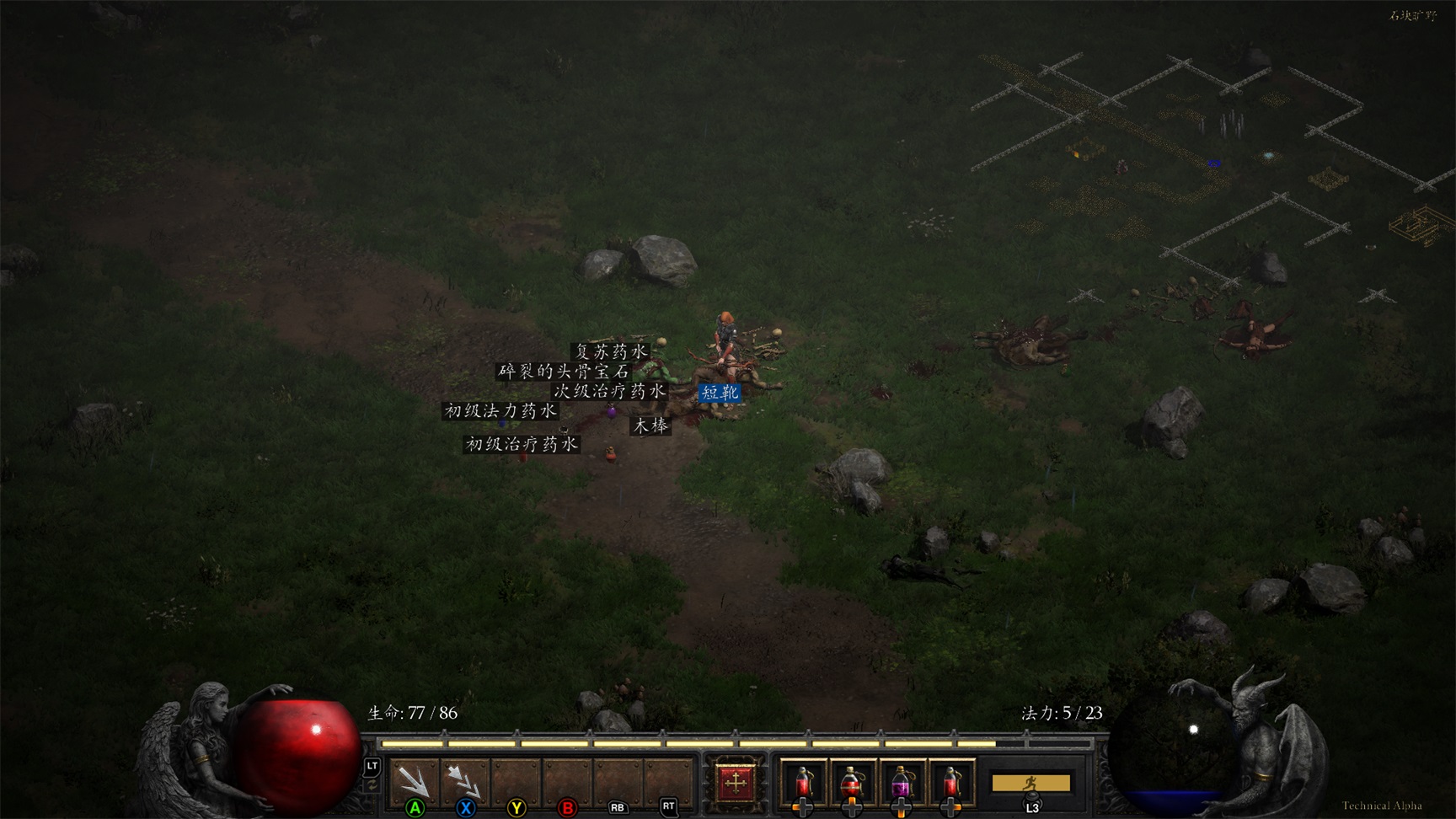Grab the 次级治疗药水 loot label
The image size is (1456, 819).
pyautogui.click(x=609, y=392)
